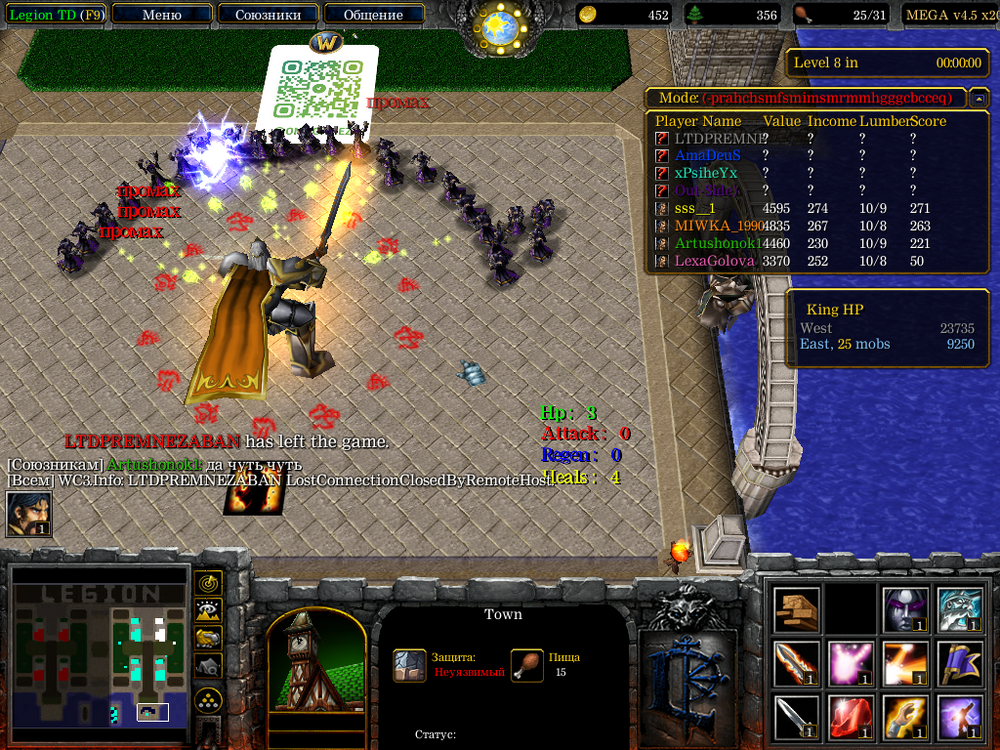The width and height of the screenshot is (1000, 750).
Task: Select the hero icon above the minimap
Action: click(29, 514)
